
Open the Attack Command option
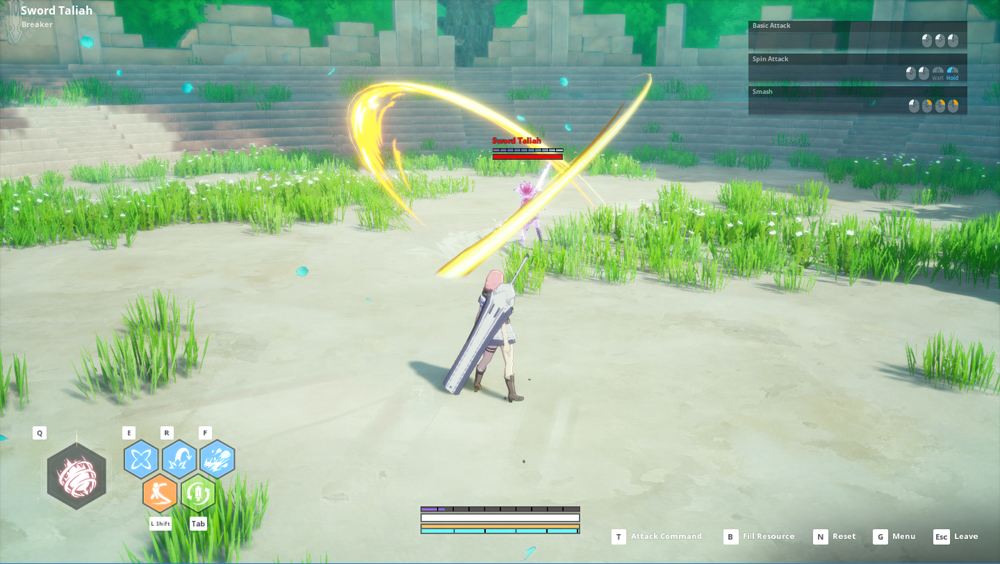tap(657, 537)
